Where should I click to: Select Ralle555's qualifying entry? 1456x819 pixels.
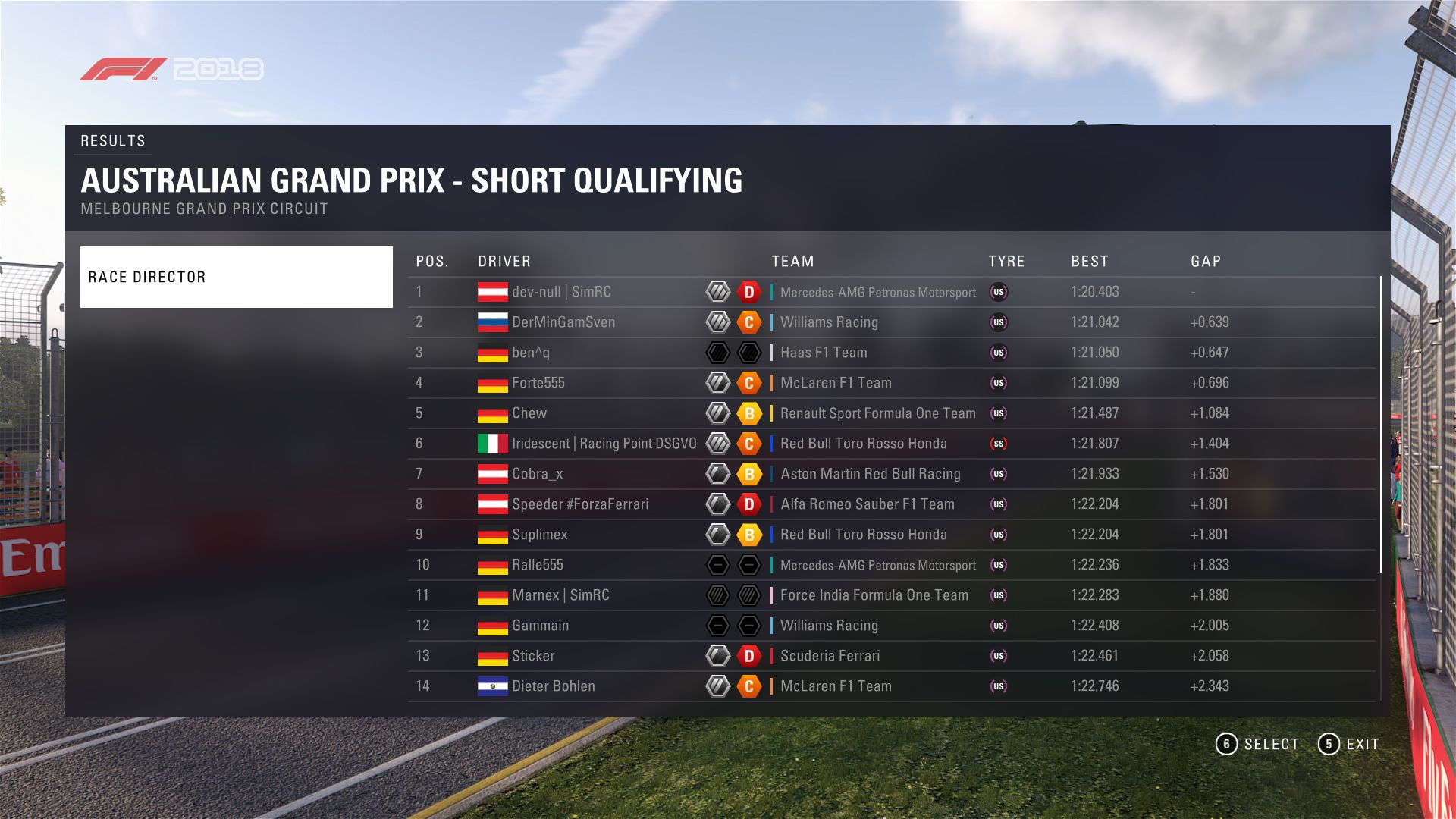click(538, 565)
